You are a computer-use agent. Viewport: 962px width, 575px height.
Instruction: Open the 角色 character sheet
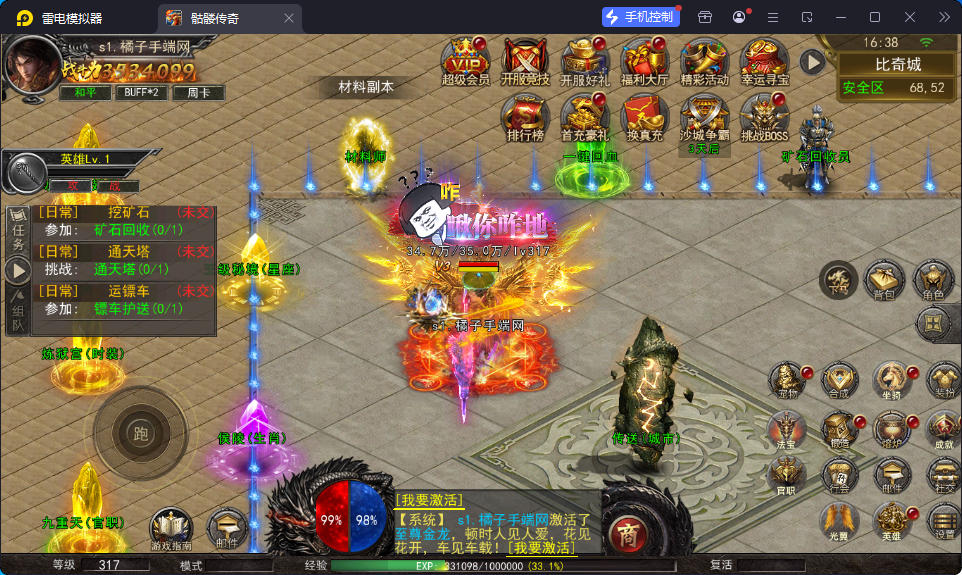tap(933, 281)
